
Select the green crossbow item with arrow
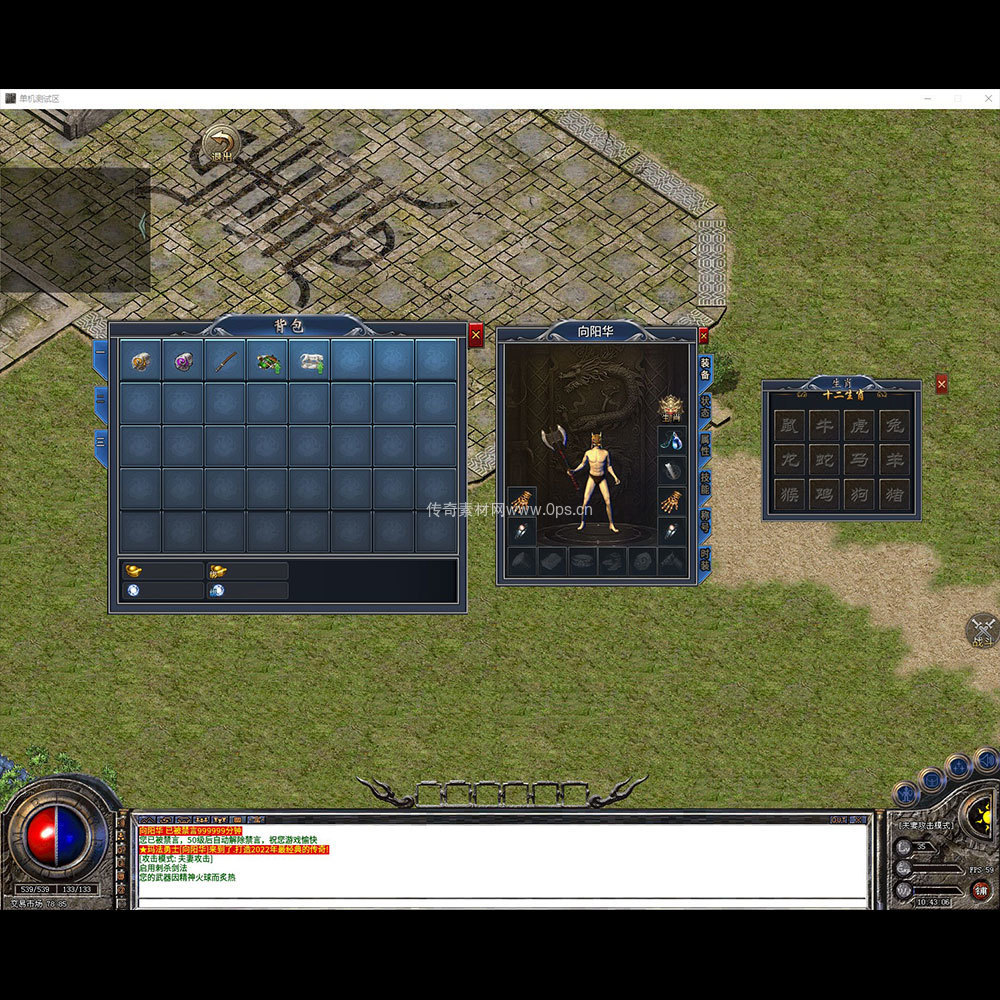click(x=267, y=361)
